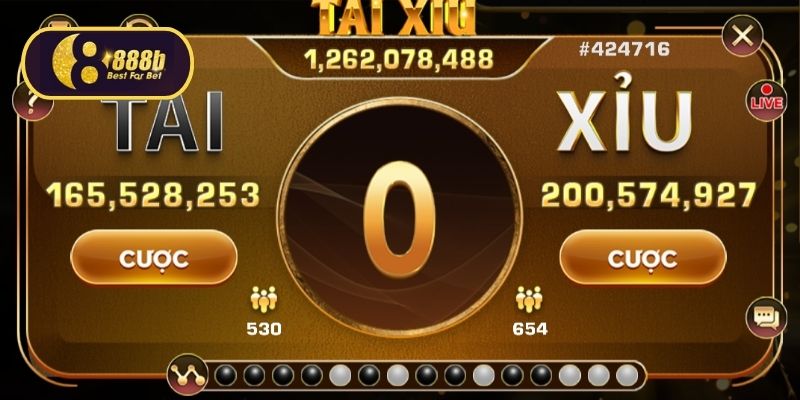Place a bet on Tài with Cược
The width and height of the screenshot is (800, 400).
(x=153, y=259)
